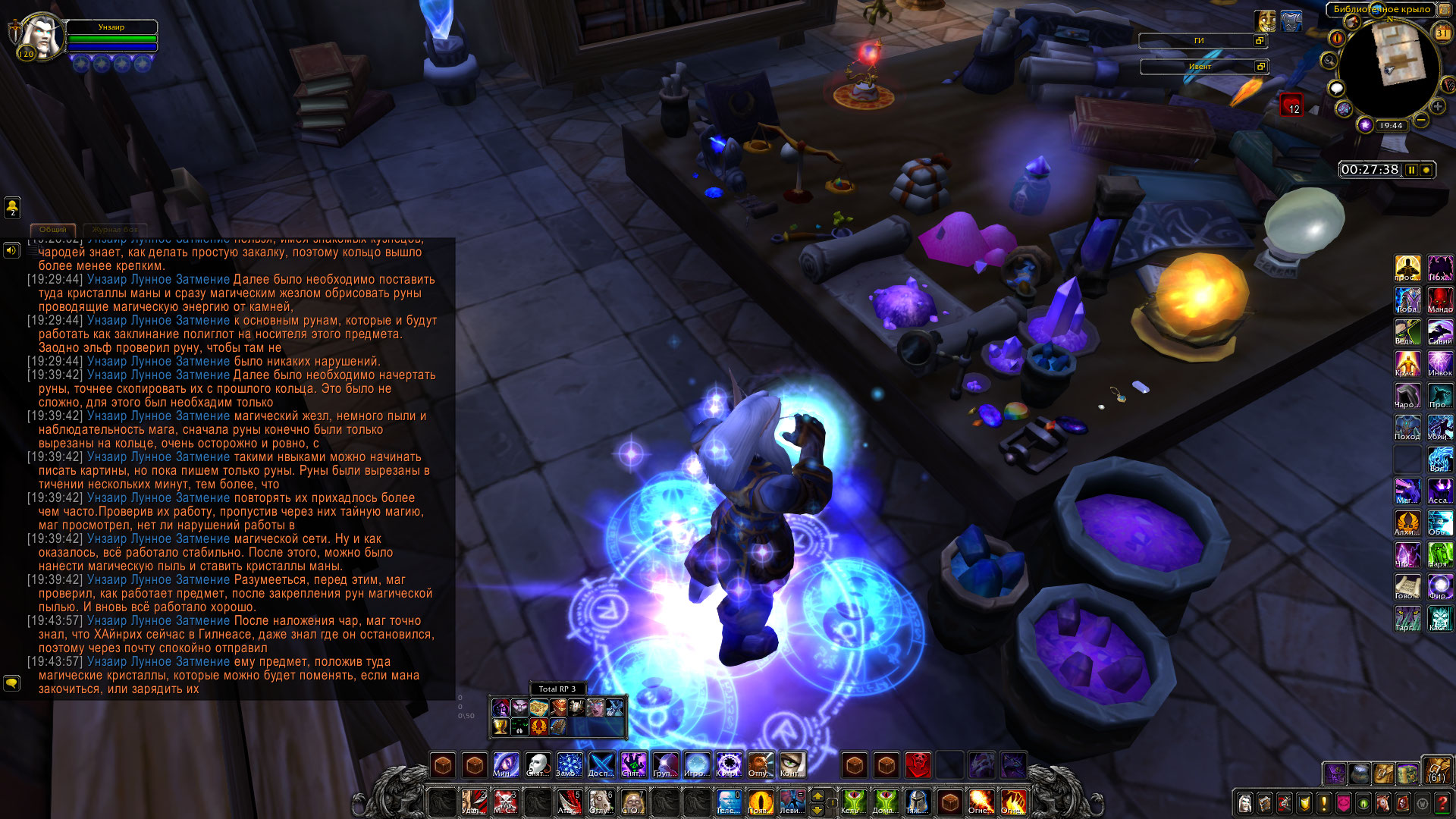The image size is (1456, 819).
Task: Expand the ГИ panel
Action: [1260, 41]
